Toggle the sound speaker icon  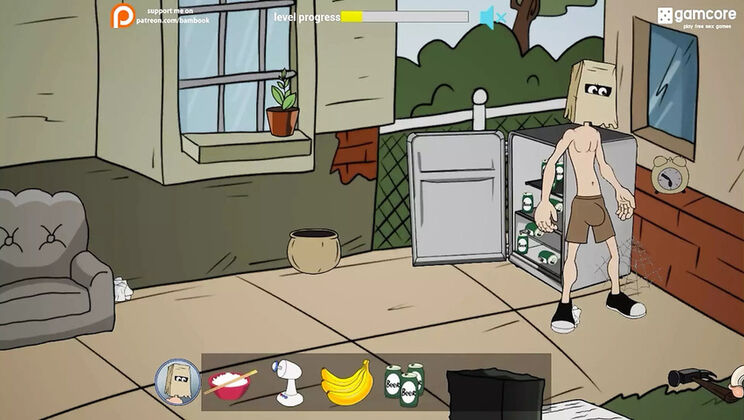[490, 17]
